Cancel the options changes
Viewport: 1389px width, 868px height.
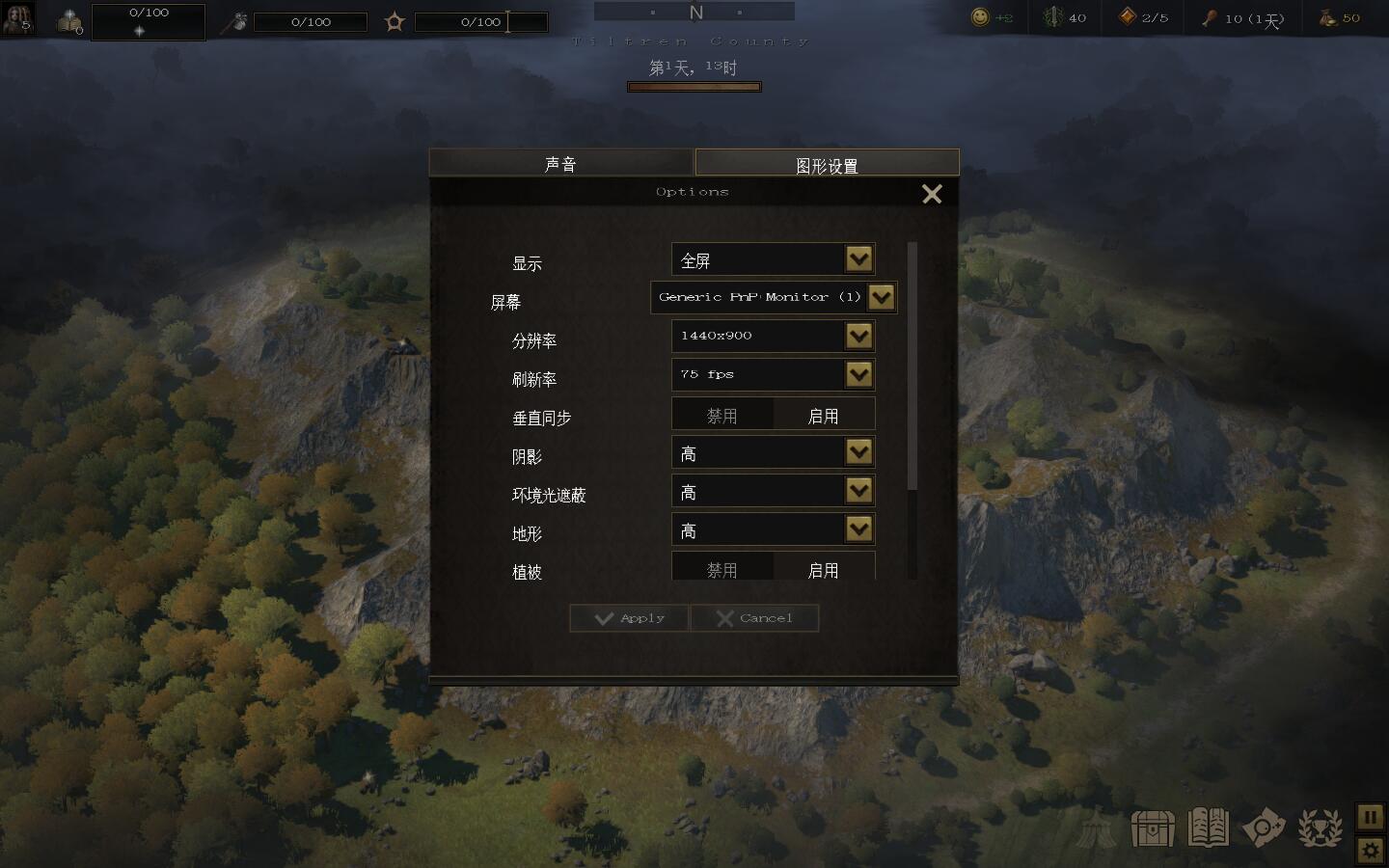(x=754, y=618)
